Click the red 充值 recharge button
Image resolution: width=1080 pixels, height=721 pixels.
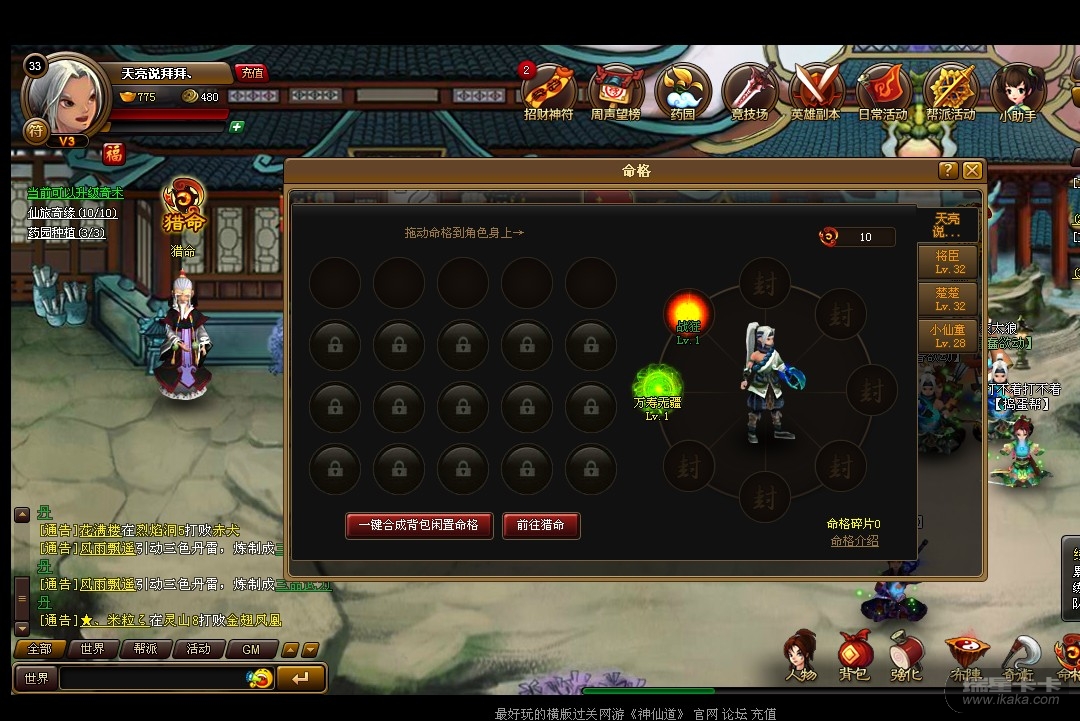pyautogui.click(x=252, y=72)
